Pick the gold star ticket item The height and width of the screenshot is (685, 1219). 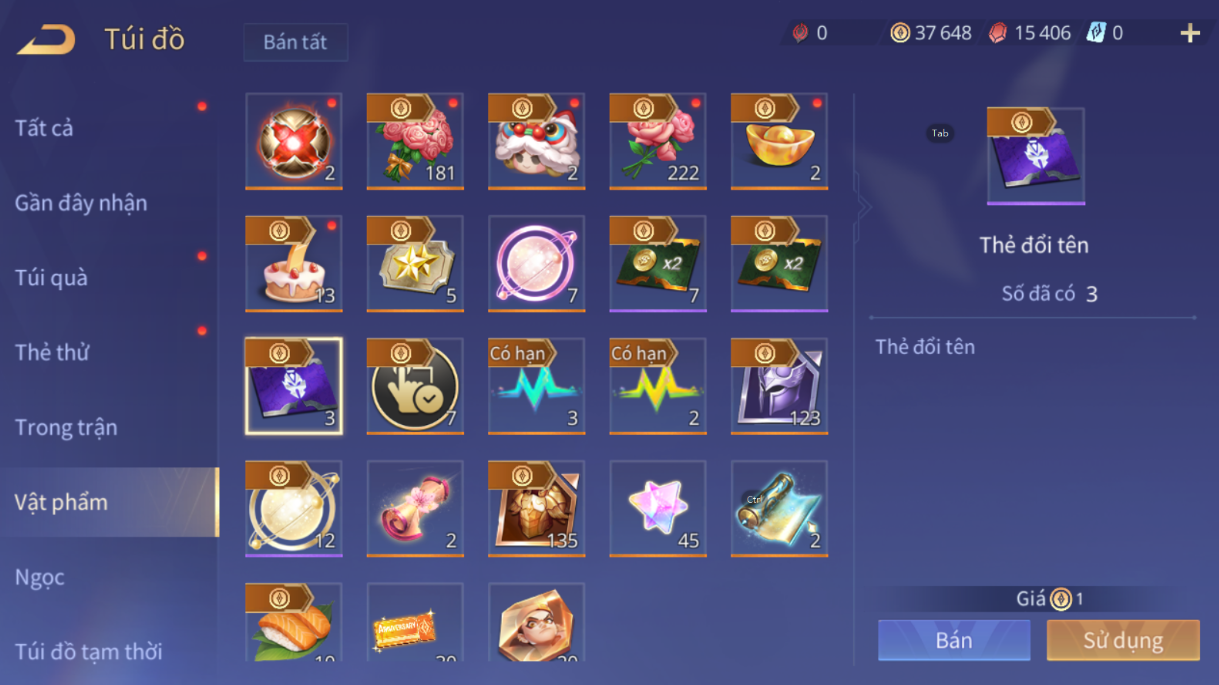tap(415, 264)
